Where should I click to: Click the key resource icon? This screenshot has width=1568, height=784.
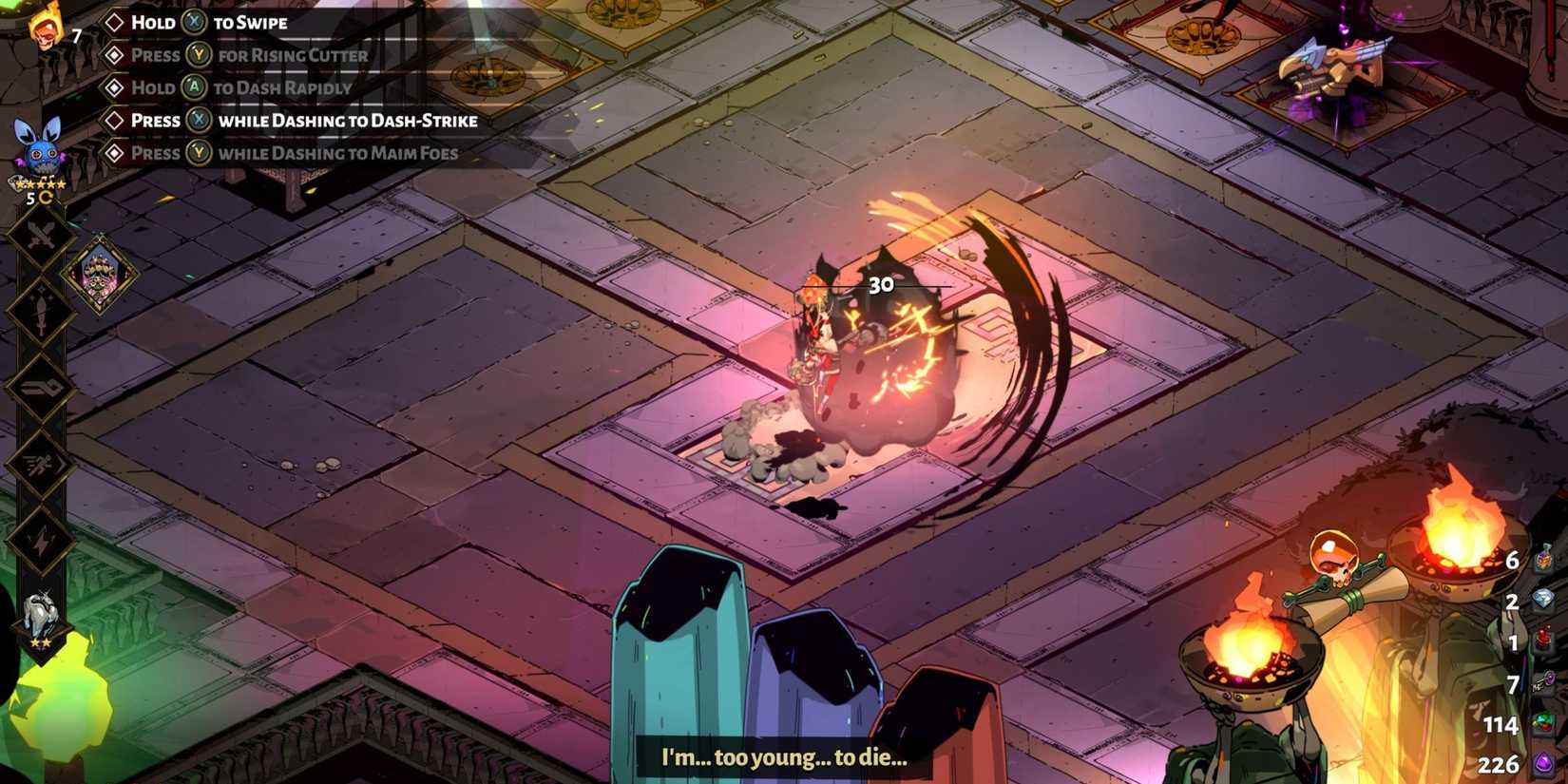pyautogui.click(x=1544, y=682)
